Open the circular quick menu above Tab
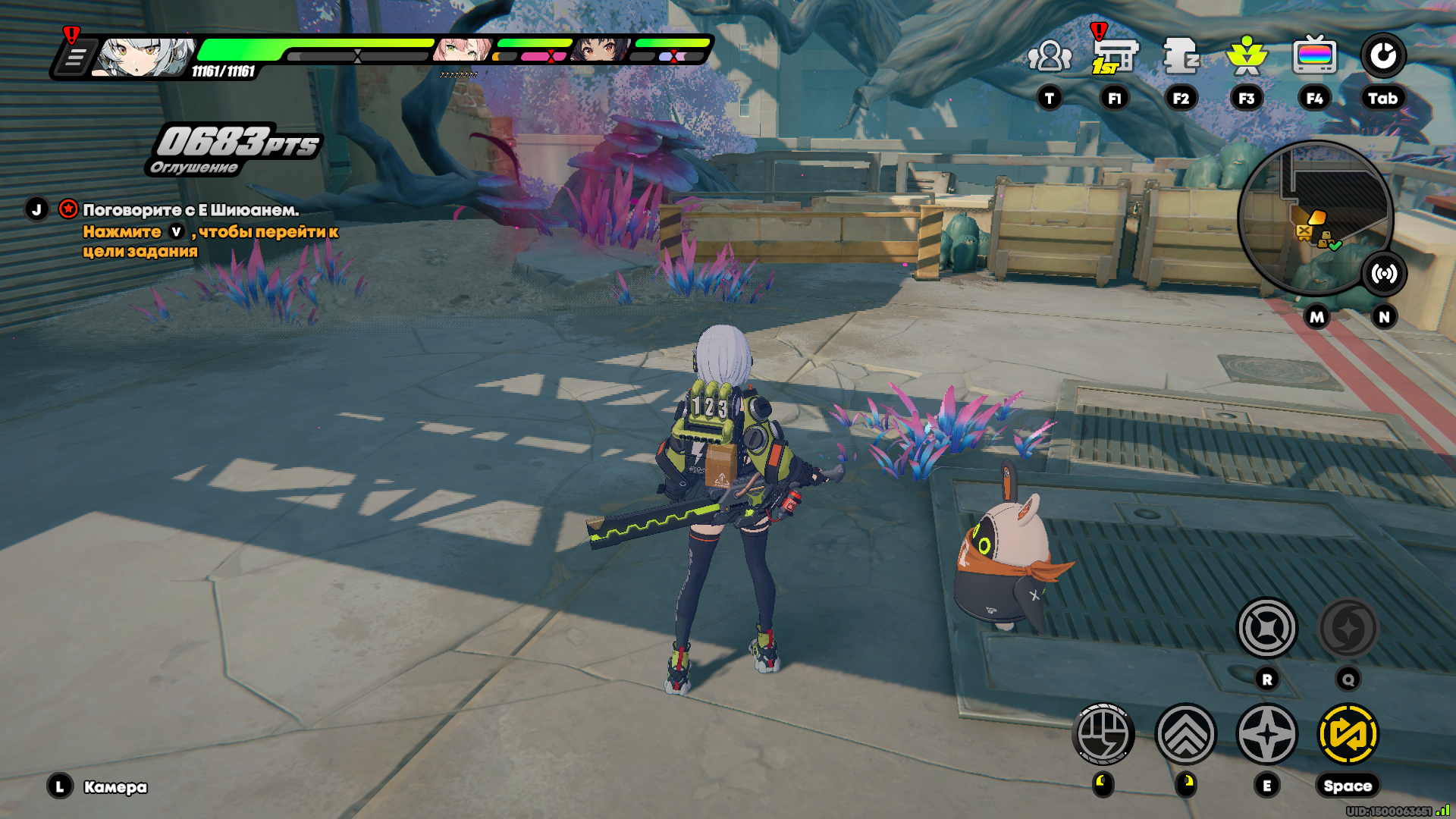 [1382, 56]
